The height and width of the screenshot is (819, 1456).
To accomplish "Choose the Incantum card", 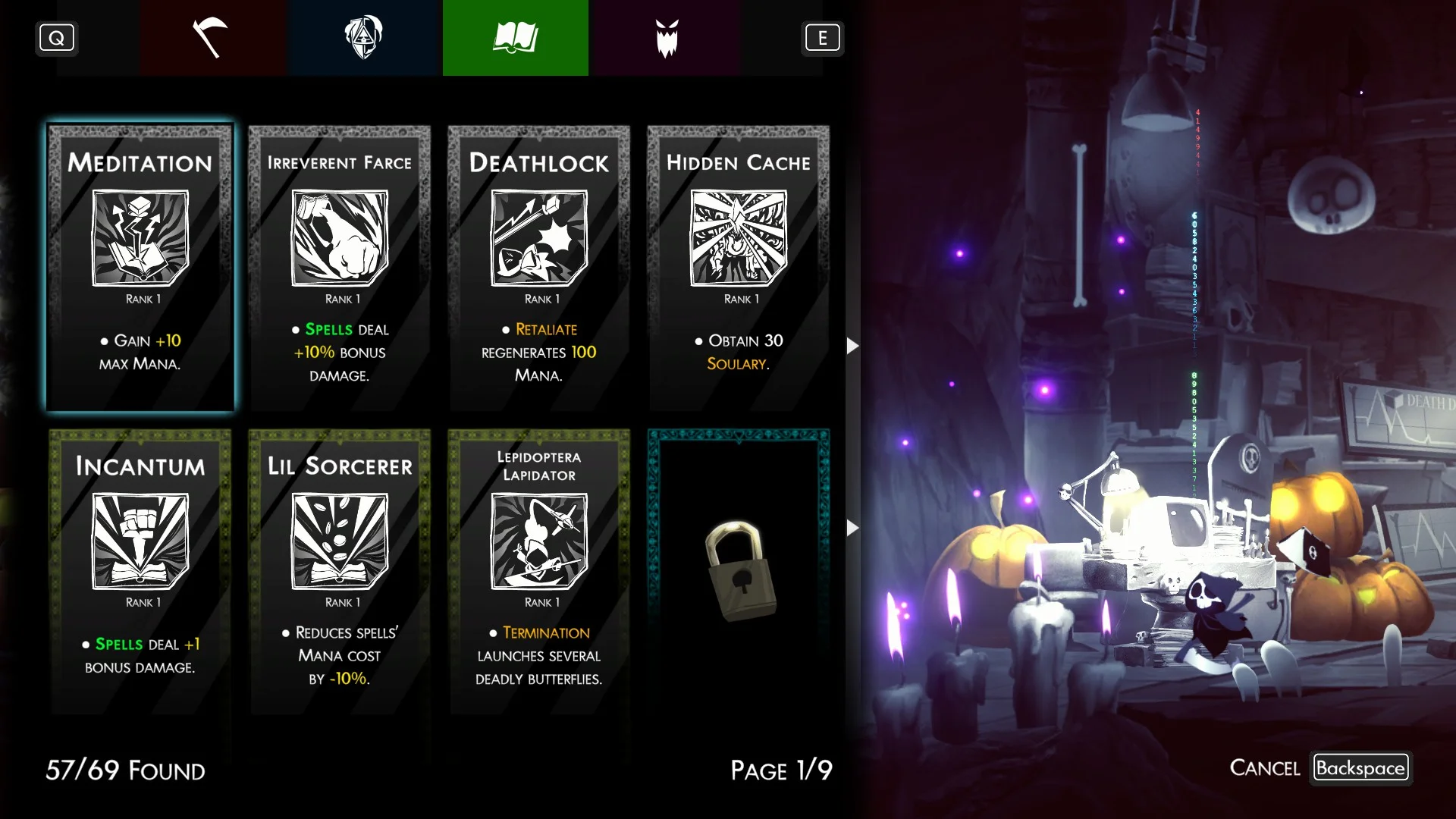I will point(140,570).
